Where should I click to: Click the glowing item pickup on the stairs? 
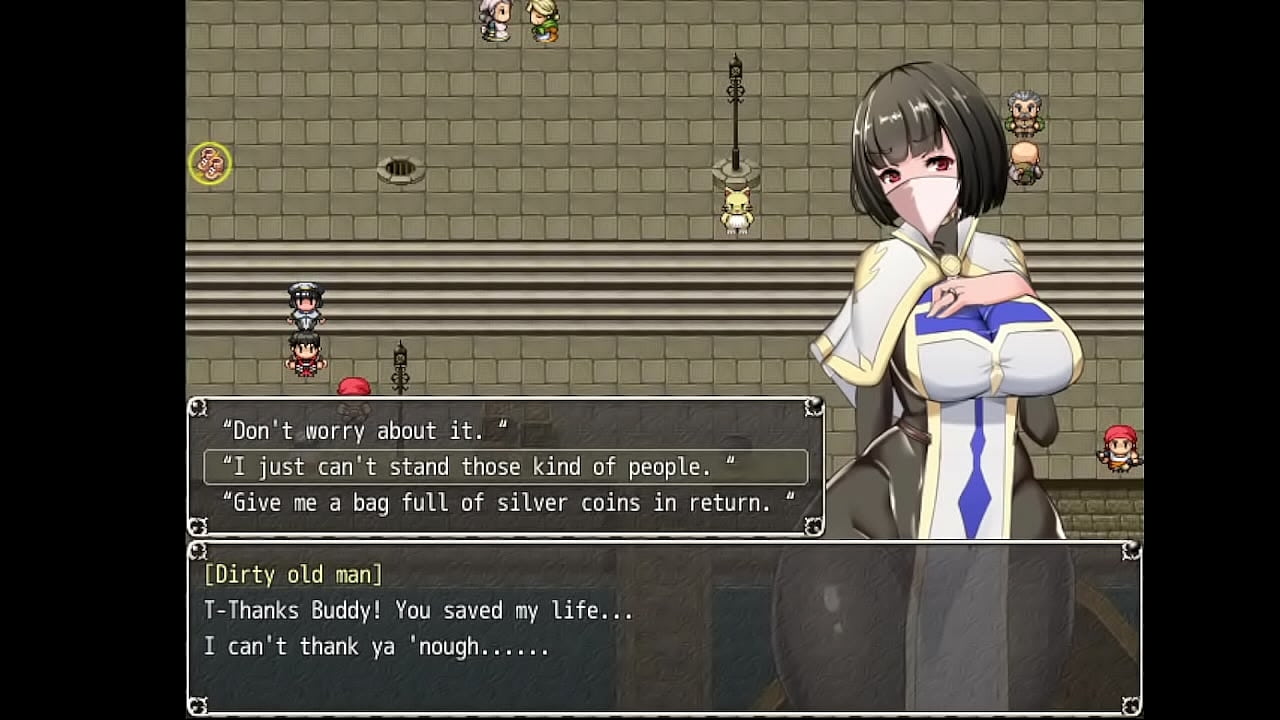pos(208,163)
